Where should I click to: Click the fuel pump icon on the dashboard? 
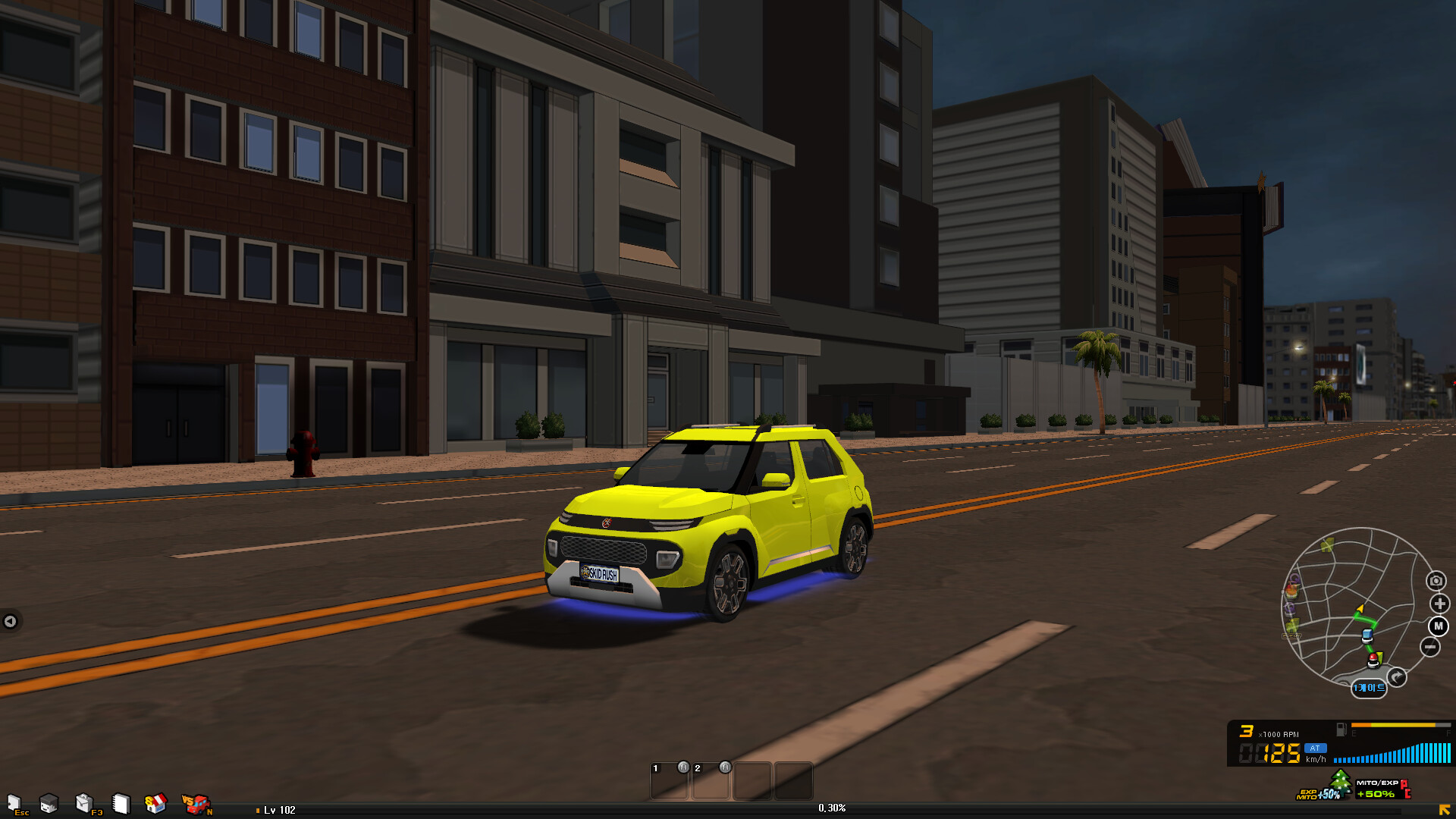click(1341, 730)
